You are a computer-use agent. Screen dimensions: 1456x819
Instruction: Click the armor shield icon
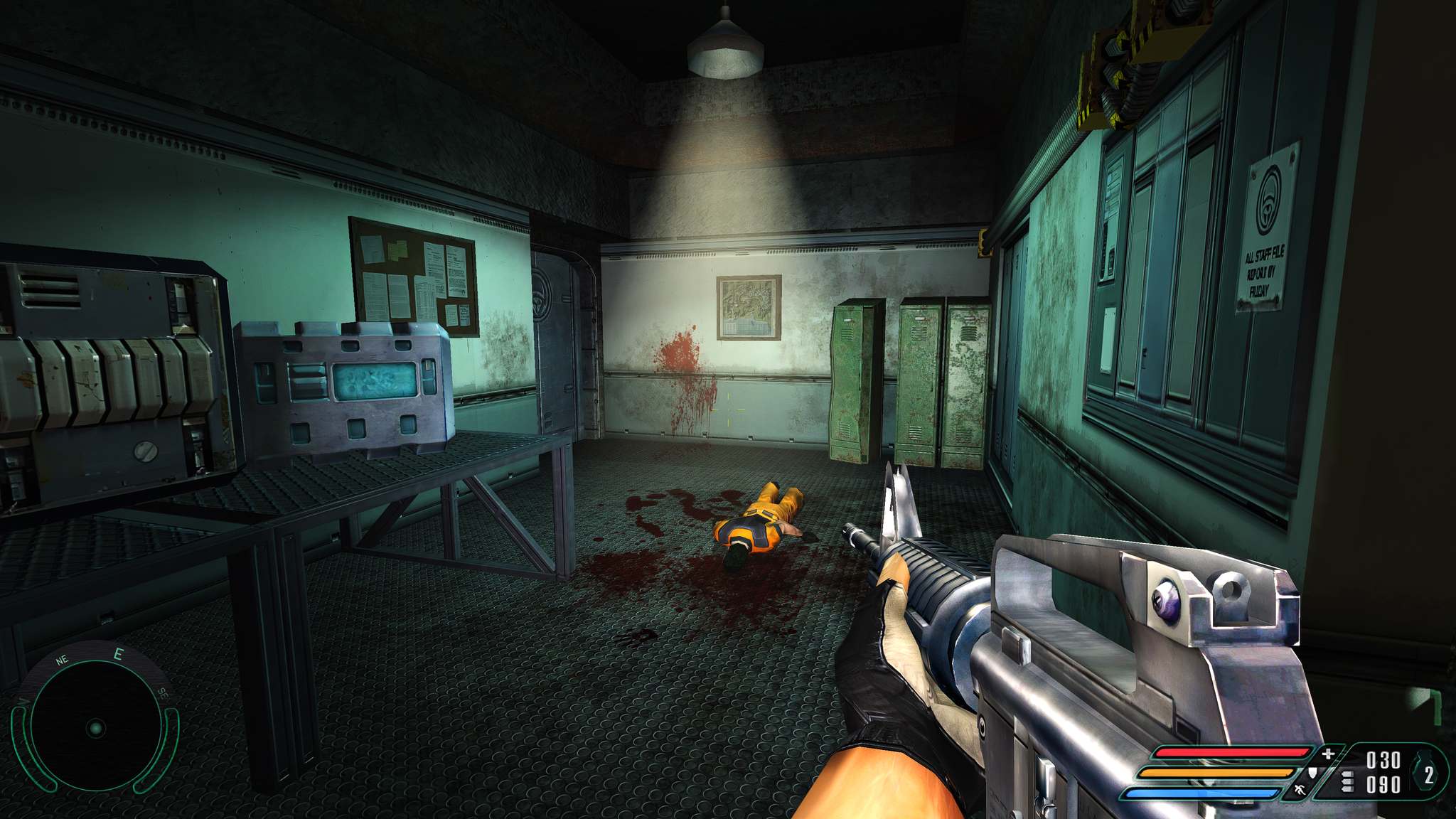point(1312,772)
